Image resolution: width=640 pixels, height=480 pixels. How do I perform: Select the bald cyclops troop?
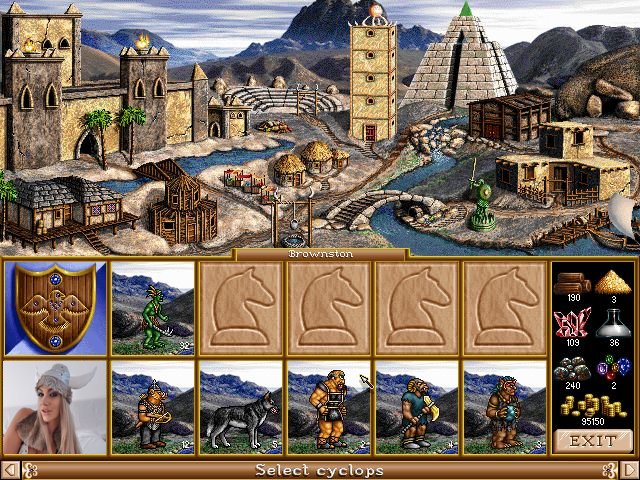pos(329,408)
